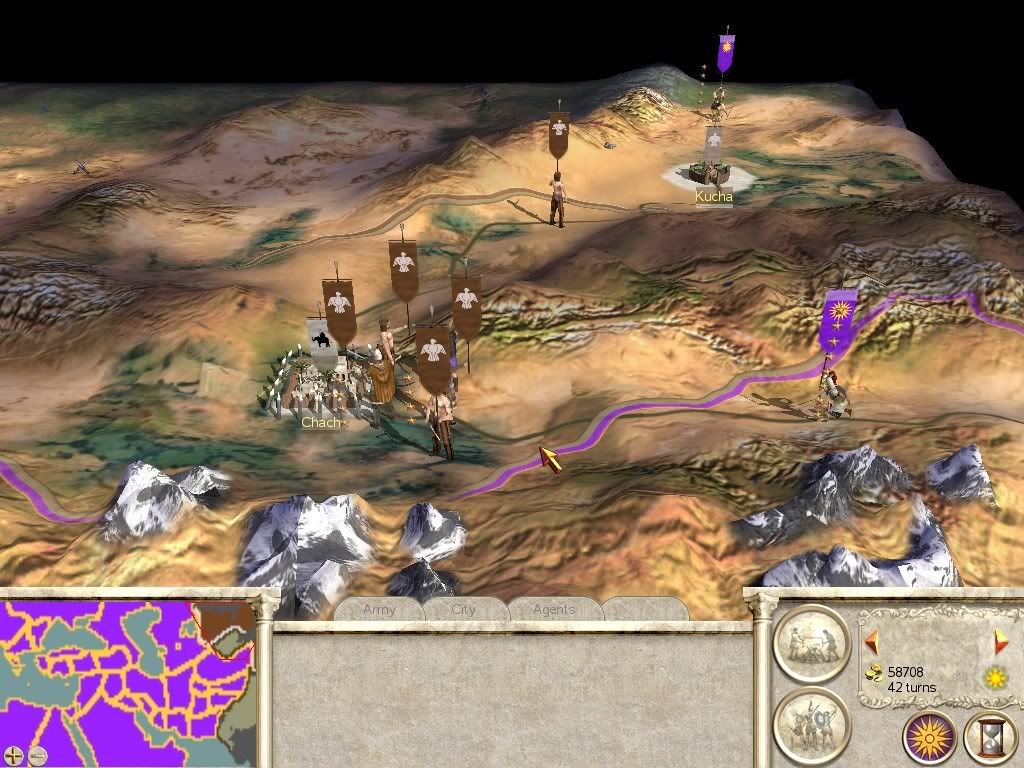Open the soldier recruitment round button

point(811,723)
